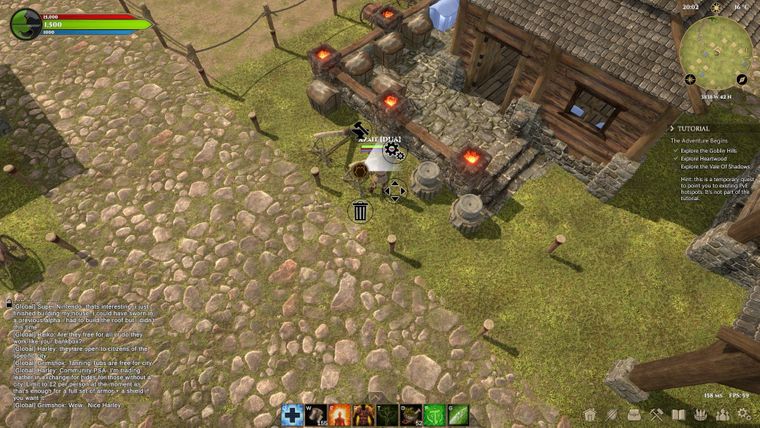Click the Tutorial quest tracker header
Viewport: 760px width, 428px height.
point(694,128)
